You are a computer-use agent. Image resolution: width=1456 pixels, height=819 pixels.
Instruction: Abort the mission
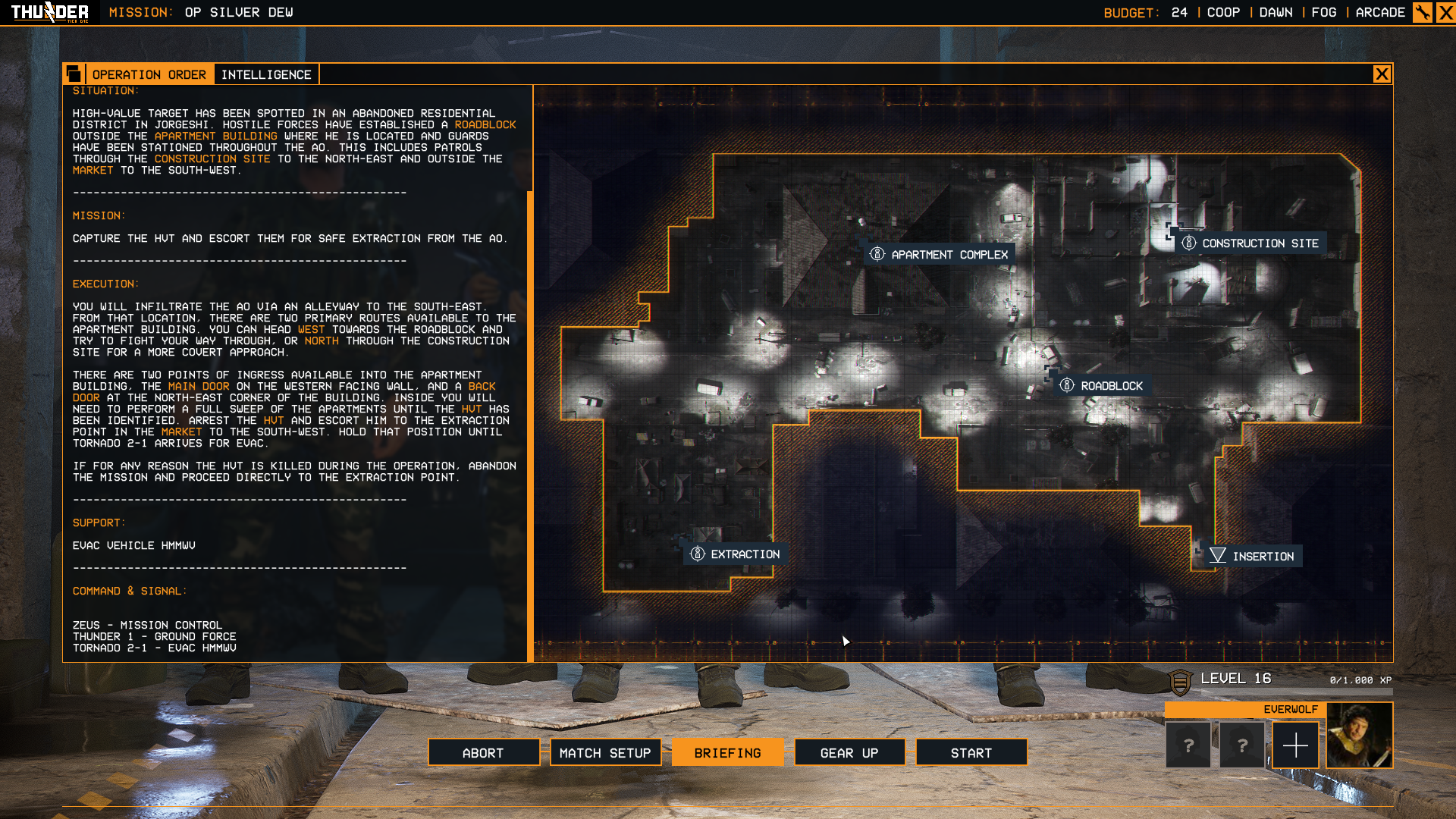click(x=483, y=753)
